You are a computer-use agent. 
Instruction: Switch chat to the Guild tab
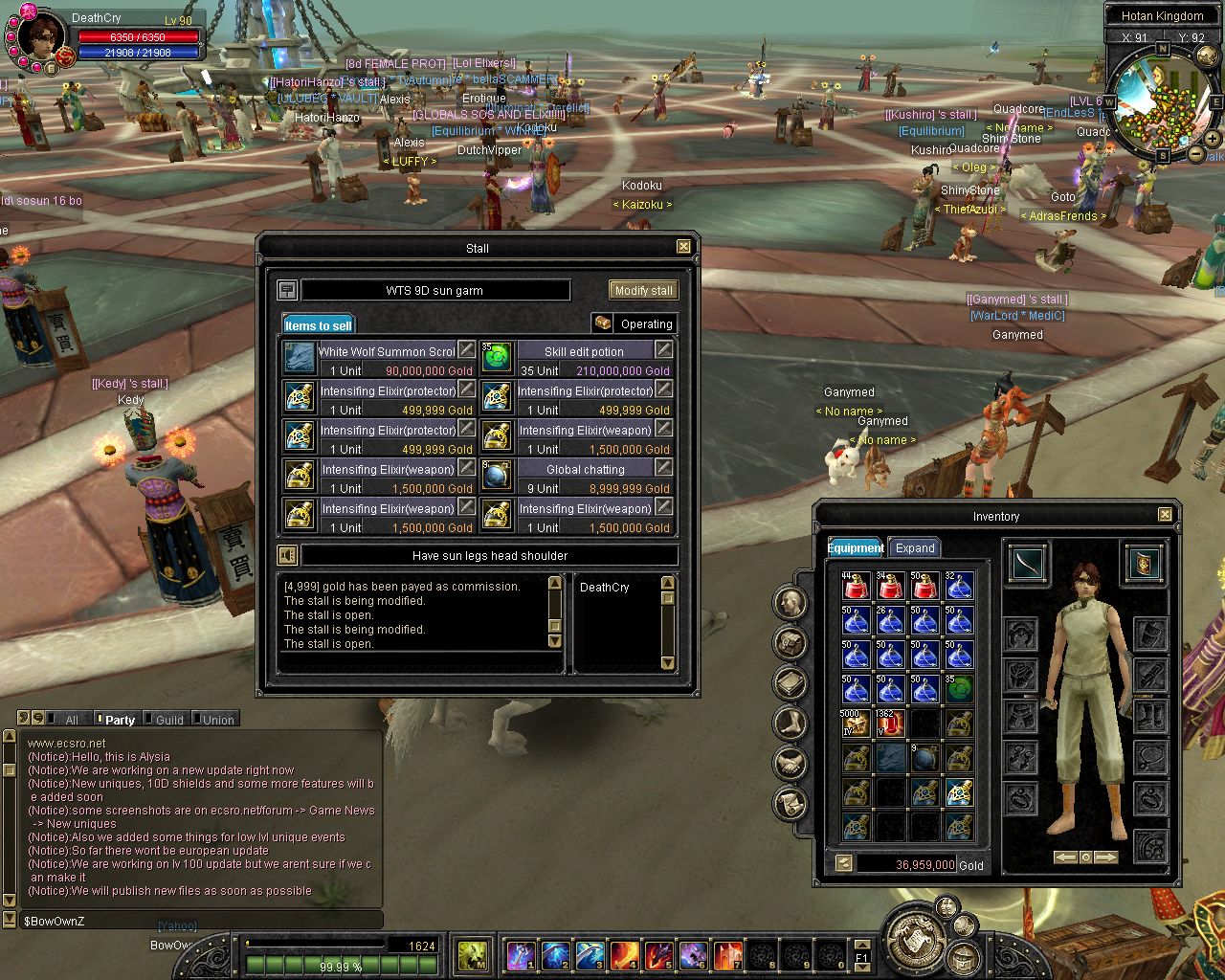(x=168, y=720)
